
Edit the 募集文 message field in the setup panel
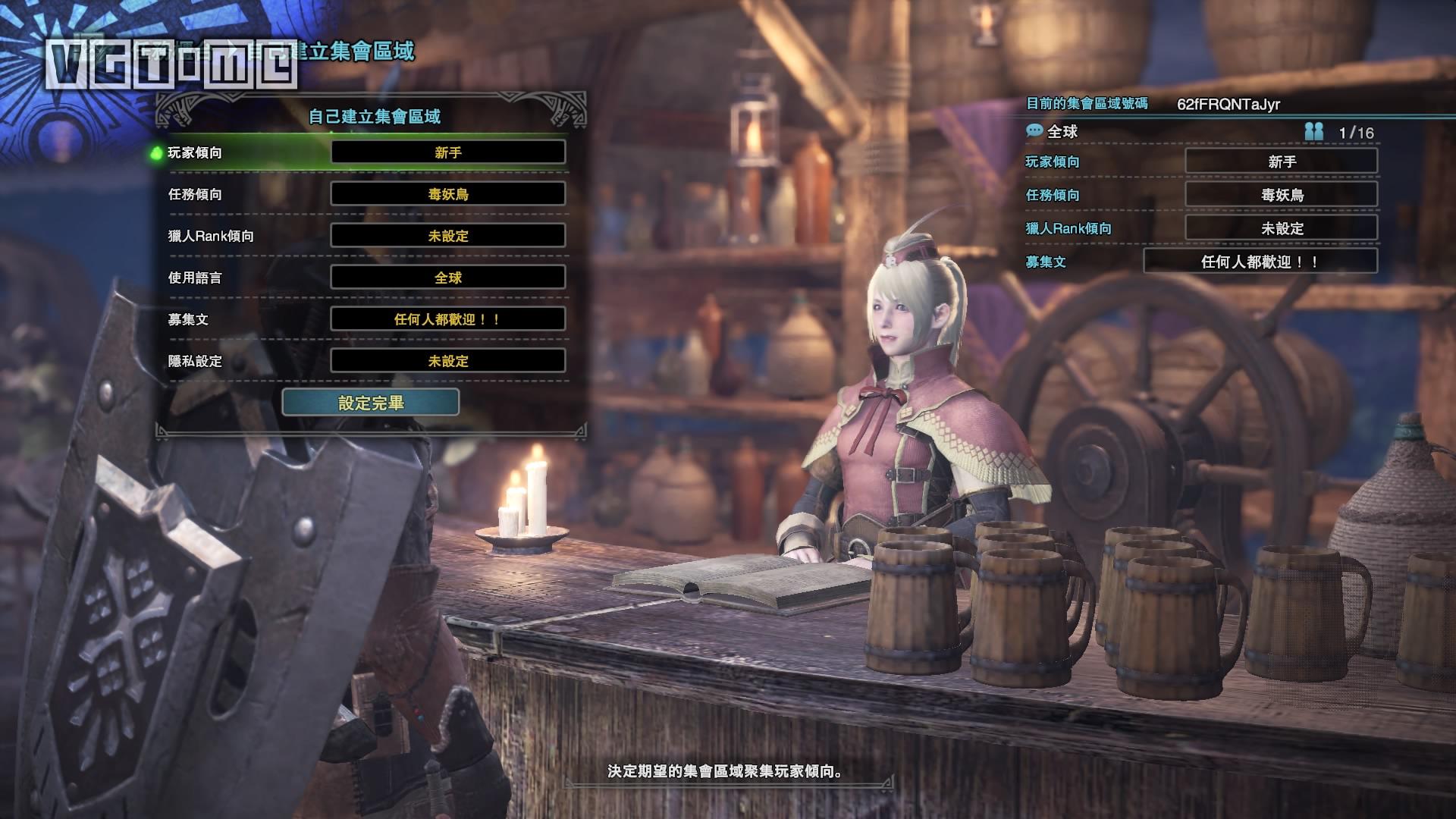(447, 319)
